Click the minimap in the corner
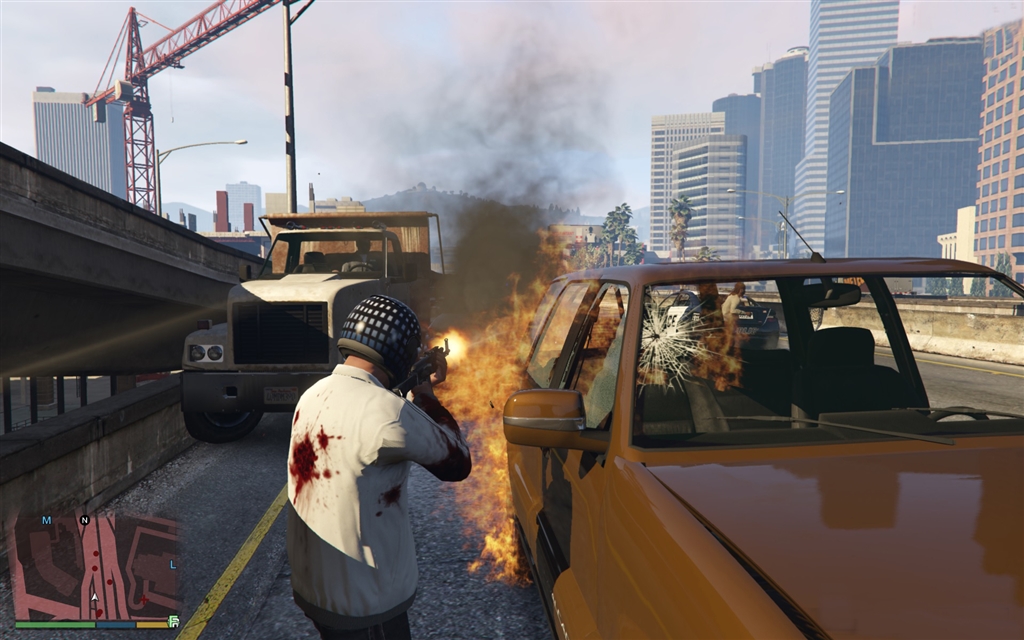The width and height of the screenshot is (1024, 640). (96, 566)
